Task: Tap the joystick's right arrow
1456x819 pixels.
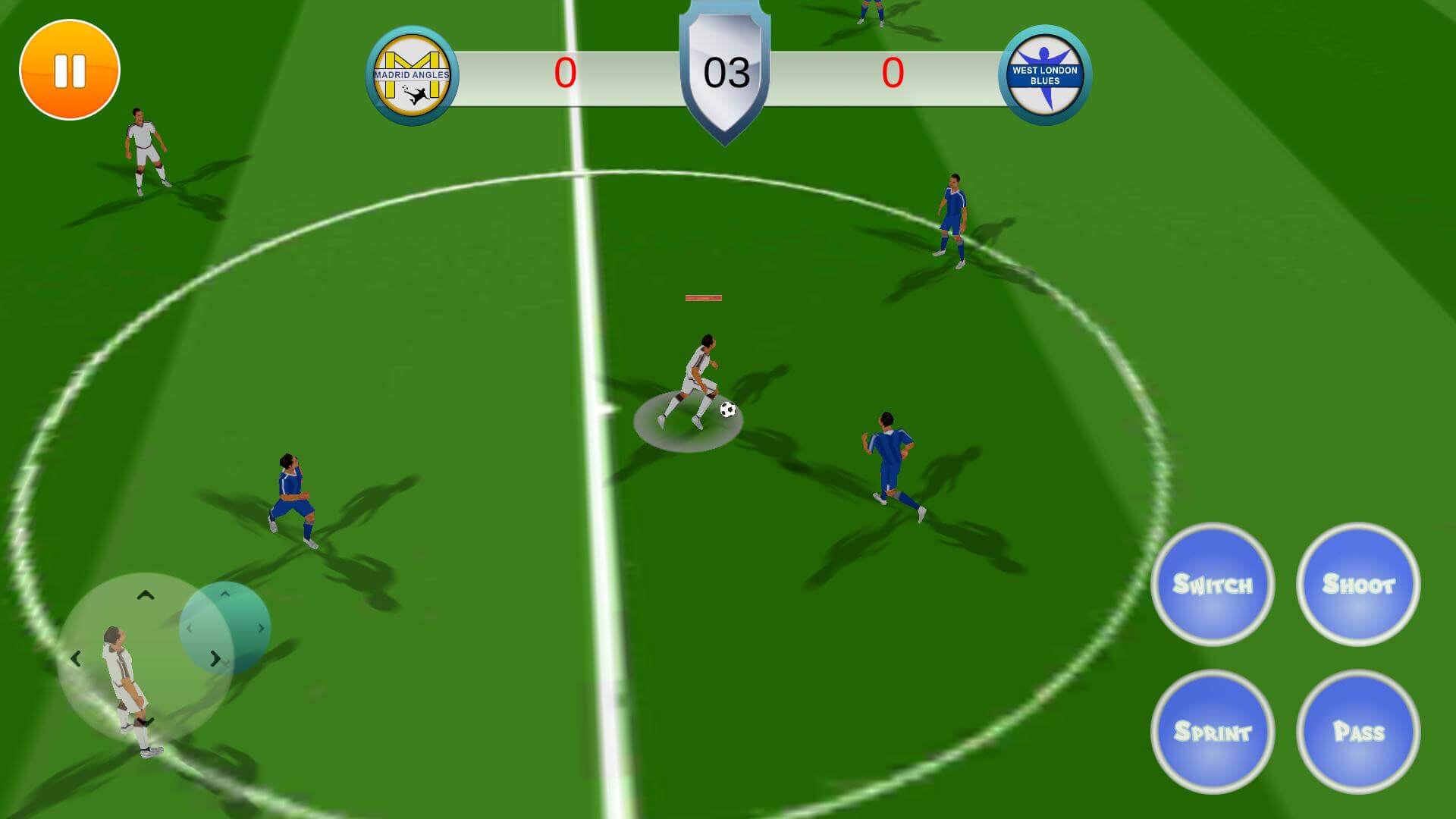Action: click(x=215, y=658)
